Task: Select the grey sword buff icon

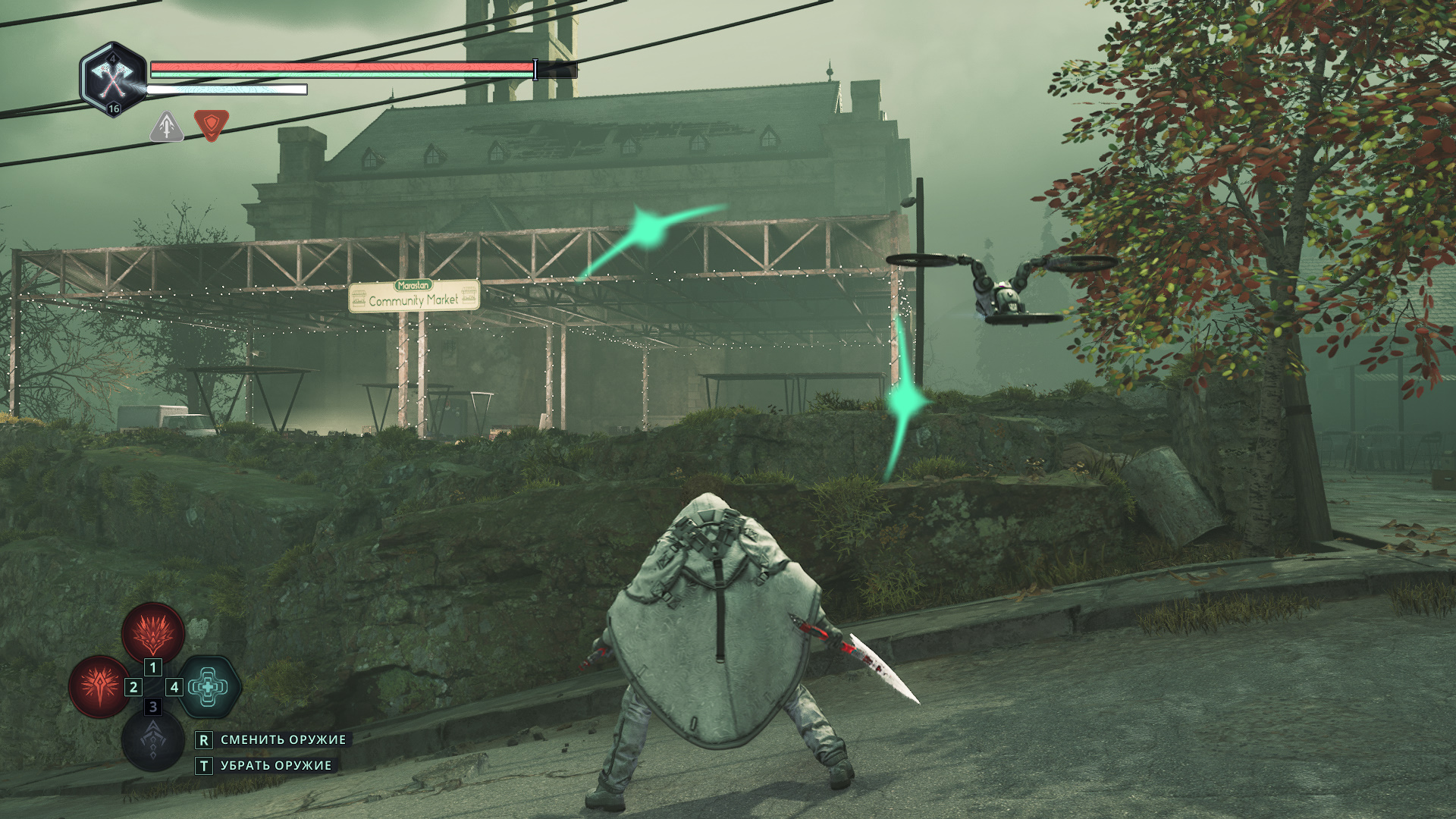Action: point(167,126)
